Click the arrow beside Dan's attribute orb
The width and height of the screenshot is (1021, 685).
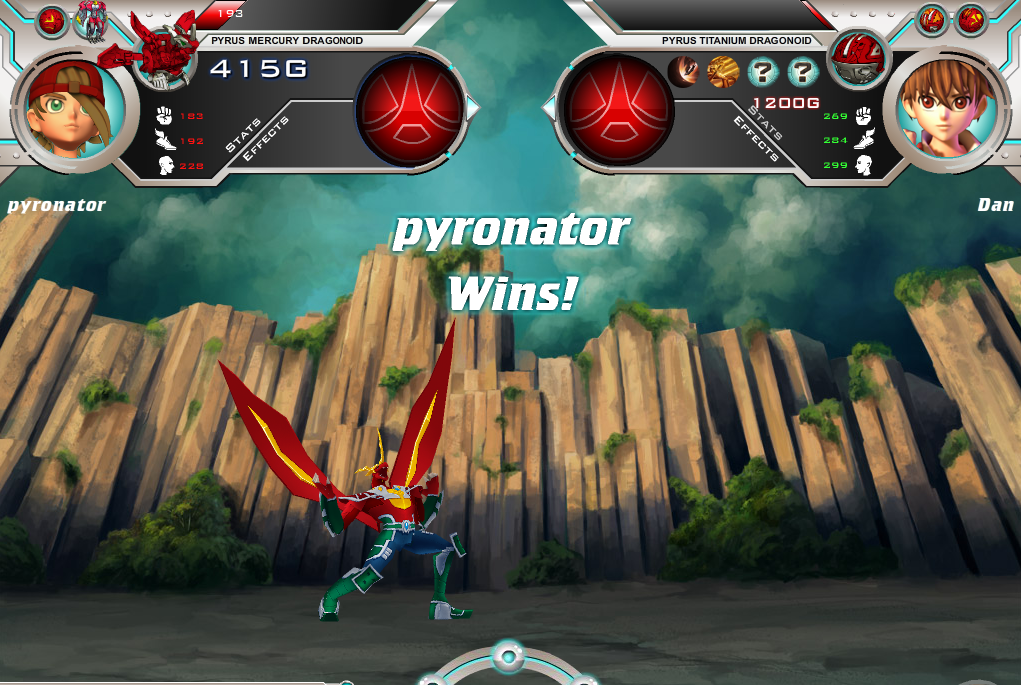click(x=549, y=107)
